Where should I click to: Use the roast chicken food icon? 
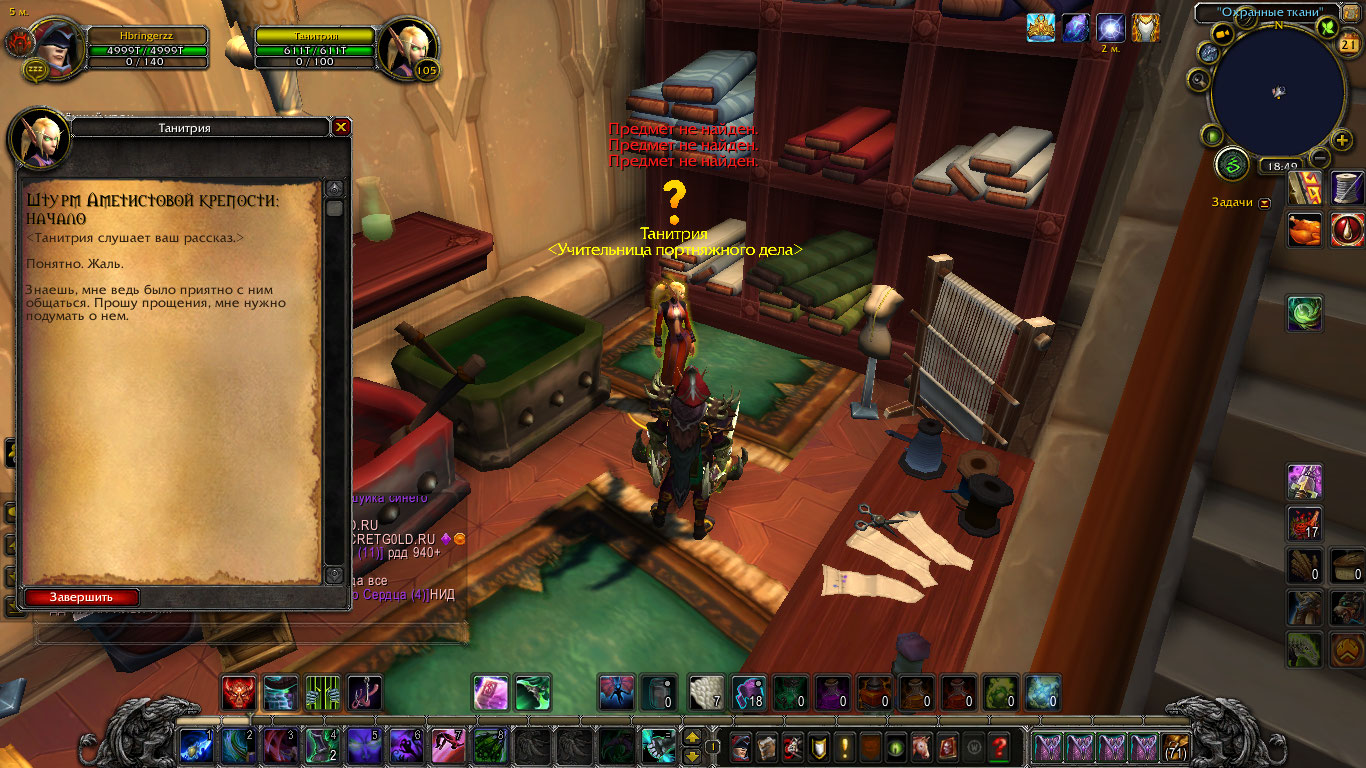click(1305, 230)
